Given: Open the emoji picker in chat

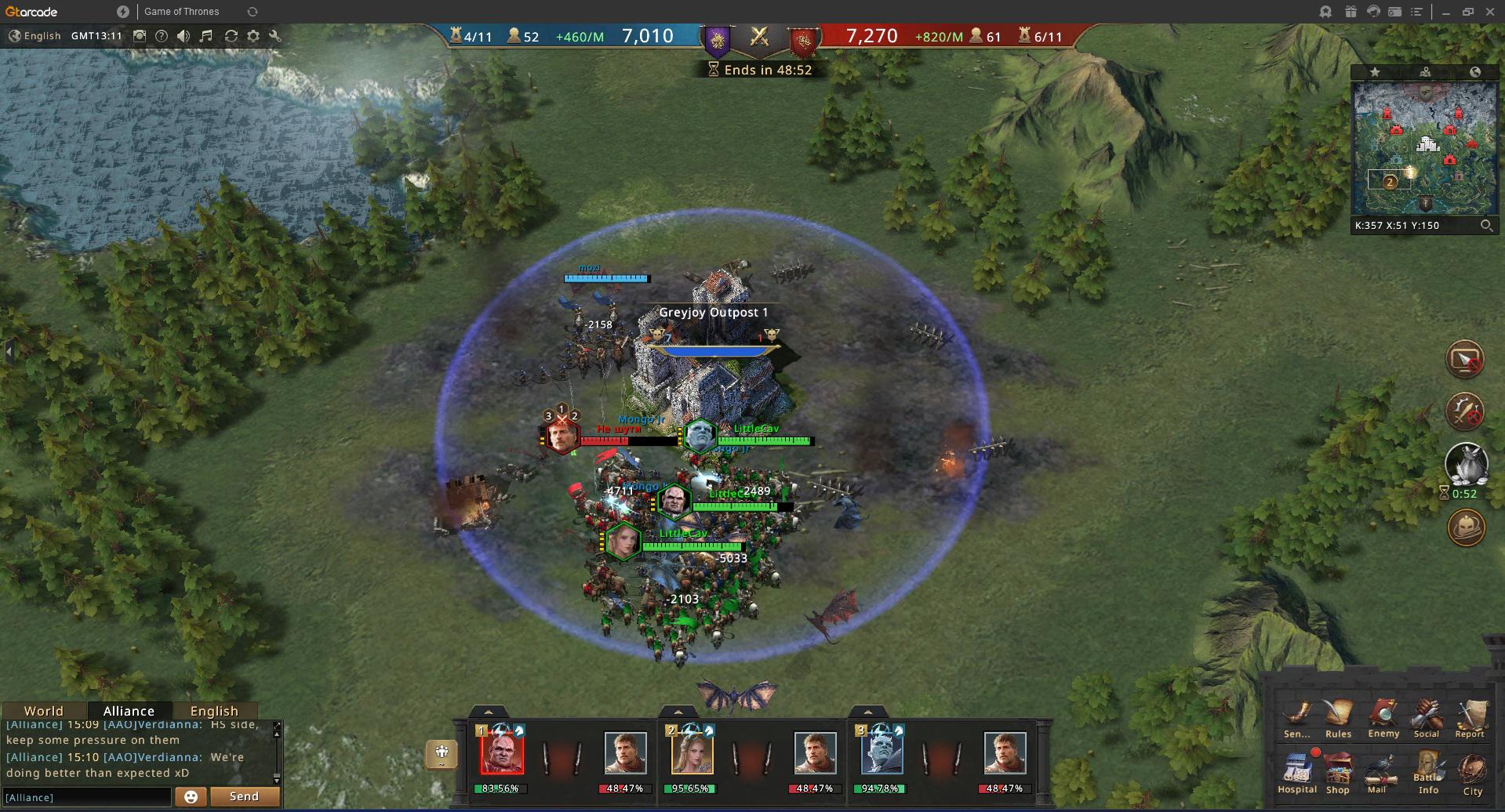Looking at the screenshot, I should pyautogui.click(x=191, y=797).
